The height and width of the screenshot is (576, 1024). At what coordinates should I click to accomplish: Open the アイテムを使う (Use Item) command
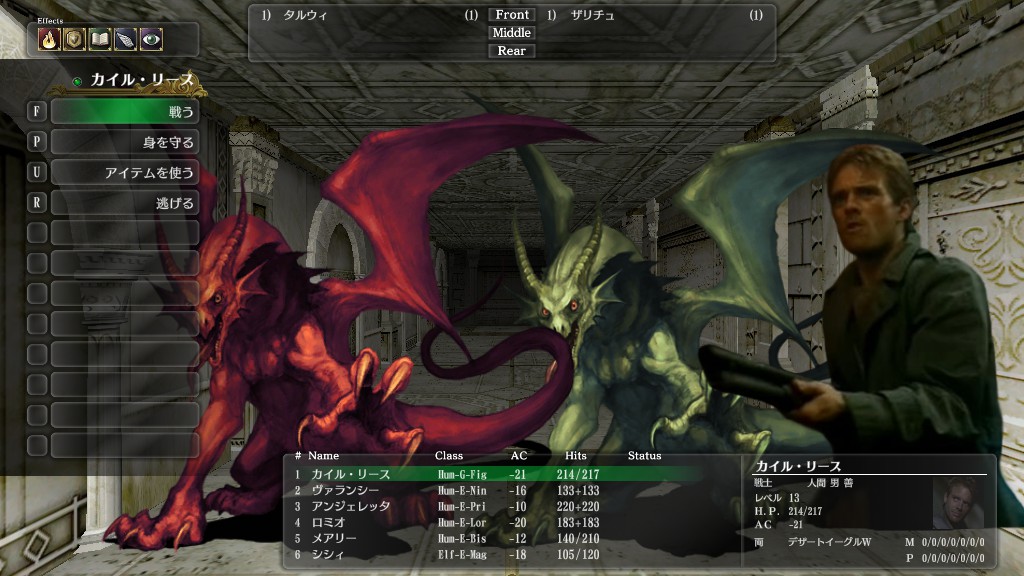124,173
